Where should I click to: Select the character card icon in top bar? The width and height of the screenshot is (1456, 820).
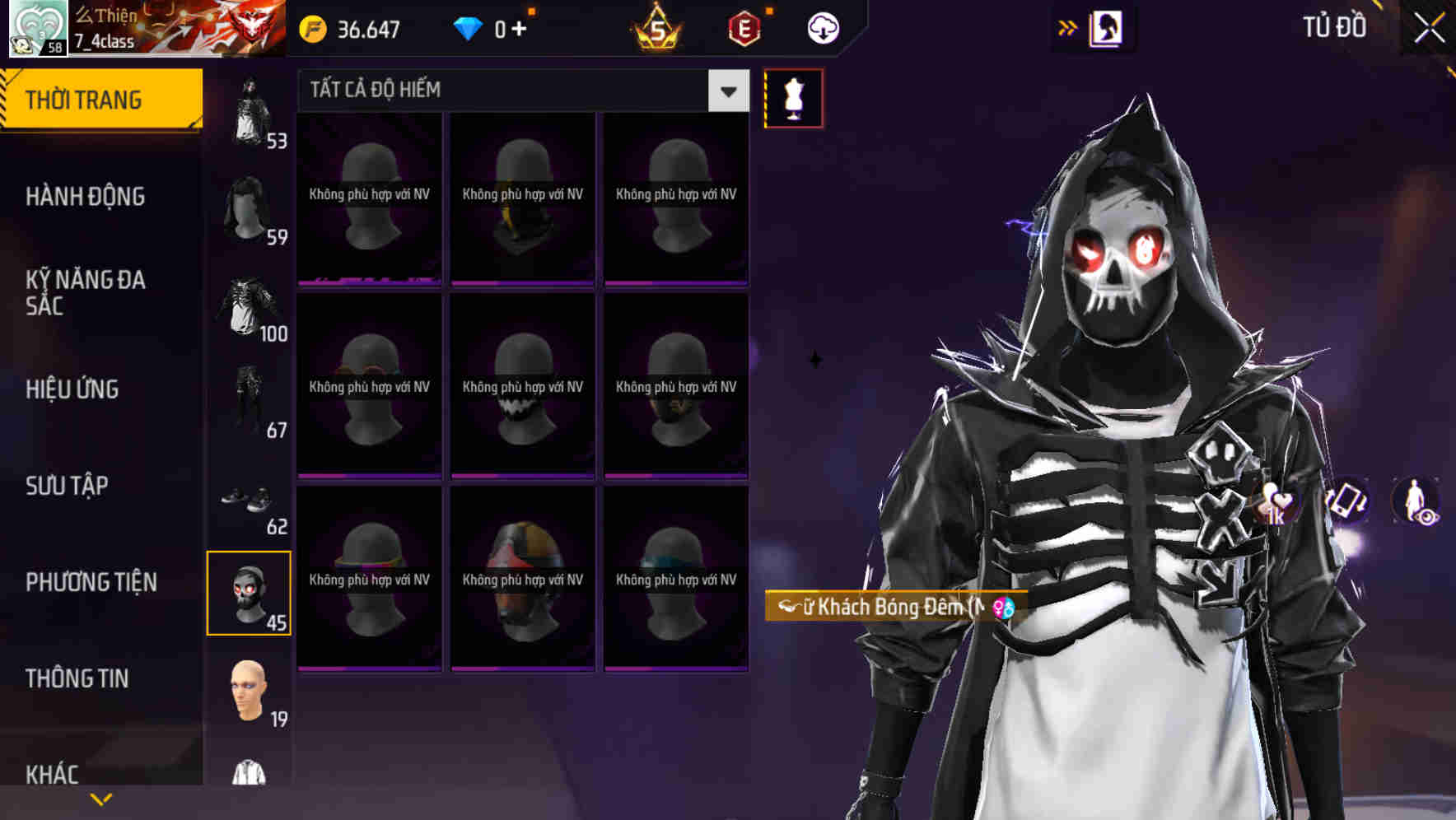pos(1108,27)
